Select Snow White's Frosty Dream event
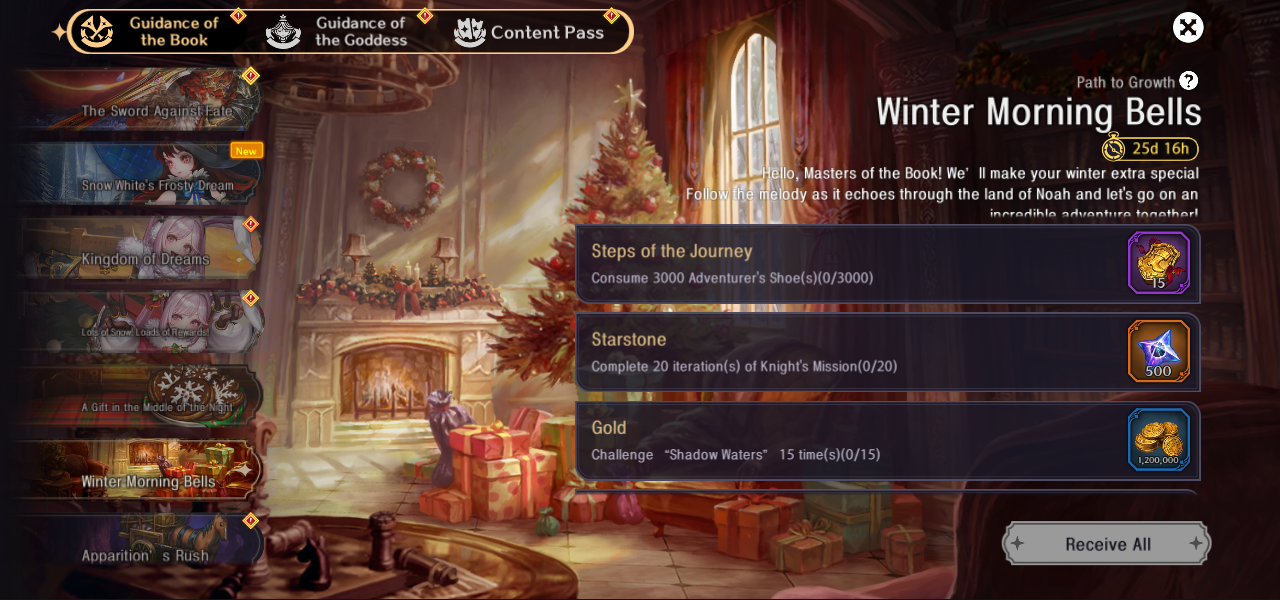This screenshot has height=600, width=1280. coord(140,175)
